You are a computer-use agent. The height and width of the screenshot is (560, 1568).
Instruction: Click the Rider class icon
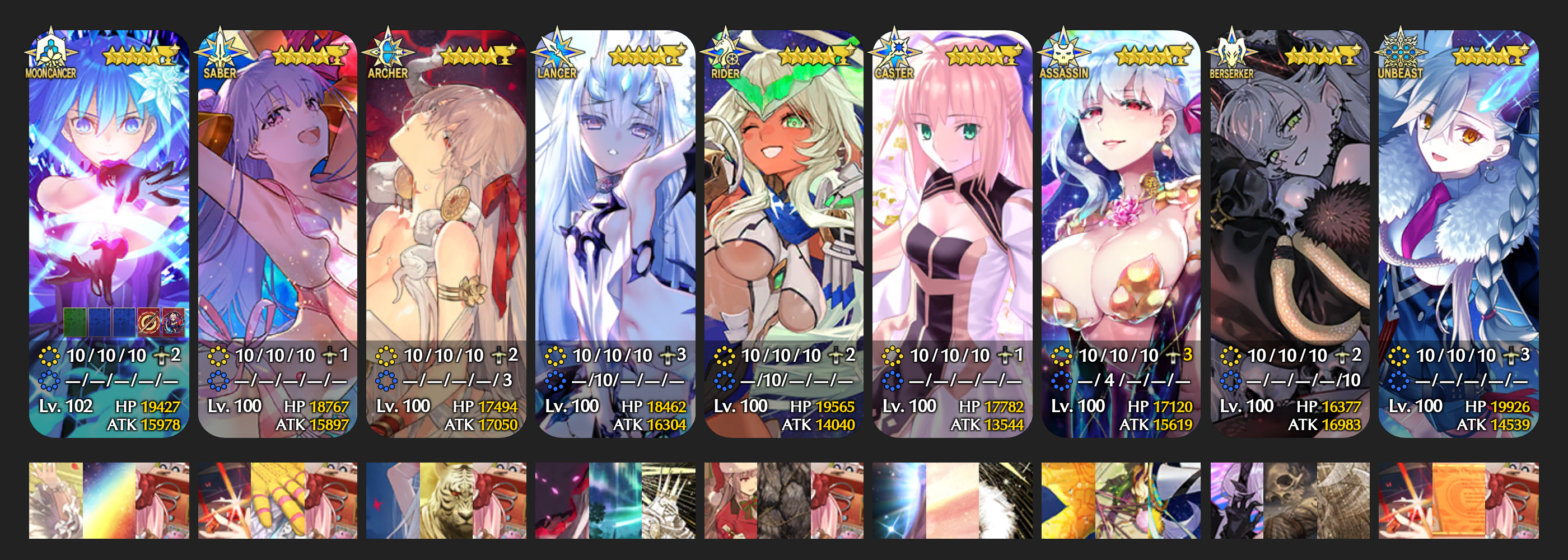[x=726, y=51]
